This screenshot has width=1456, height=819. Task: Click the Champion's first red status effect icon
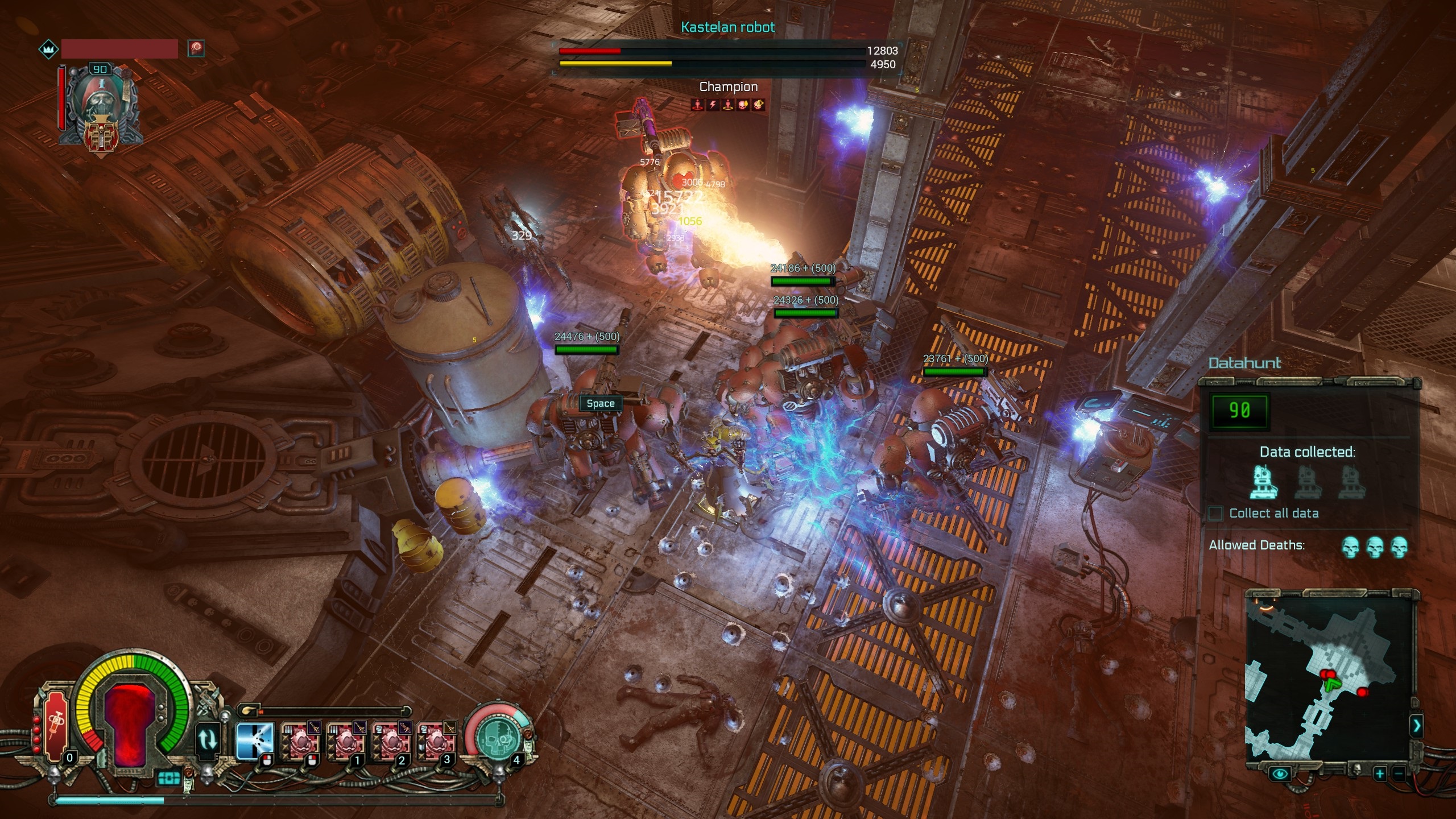click(x=697, y=105)
